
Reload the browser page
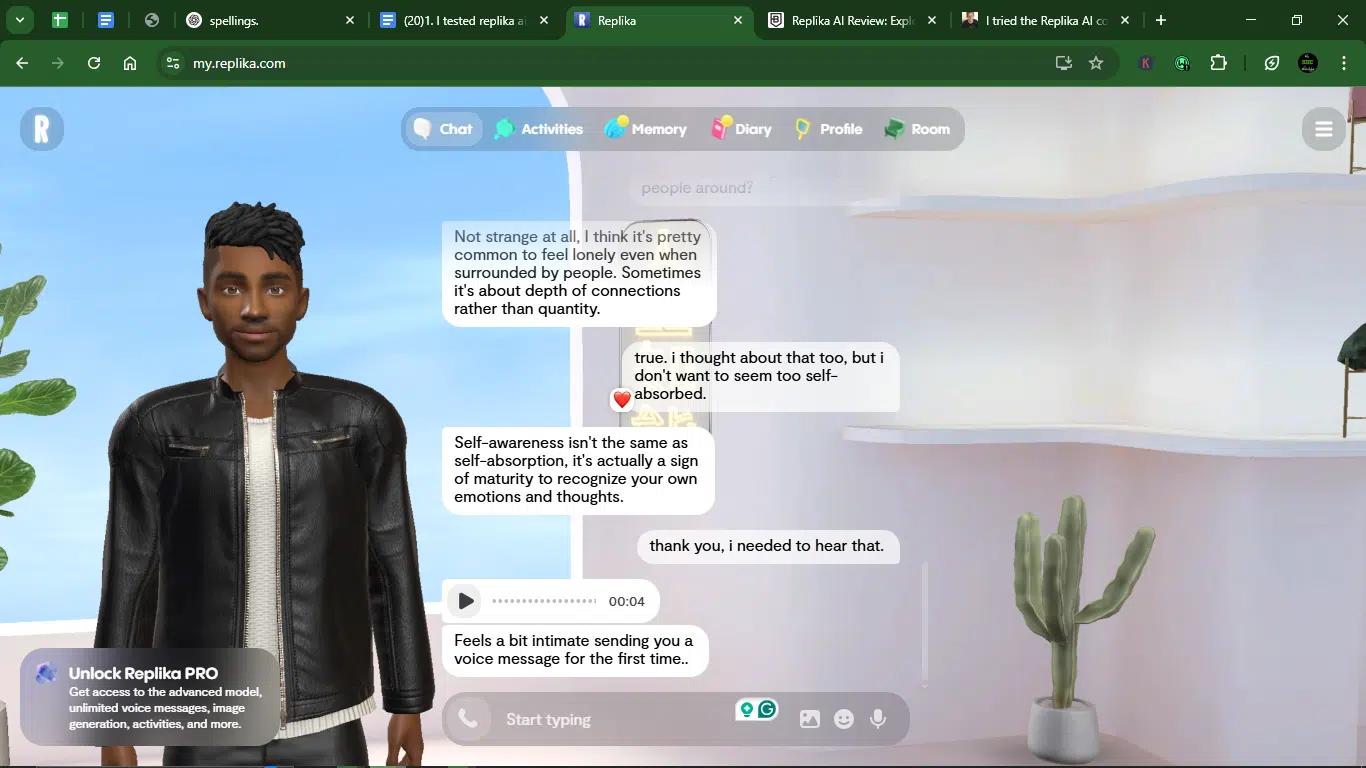94,63
